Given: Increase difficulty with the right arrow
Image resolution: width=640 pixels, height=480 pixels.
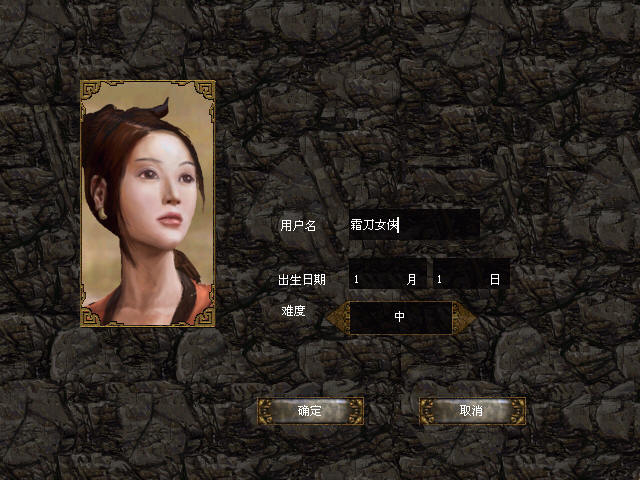Looking at the screenshot, I should (465, 316).
